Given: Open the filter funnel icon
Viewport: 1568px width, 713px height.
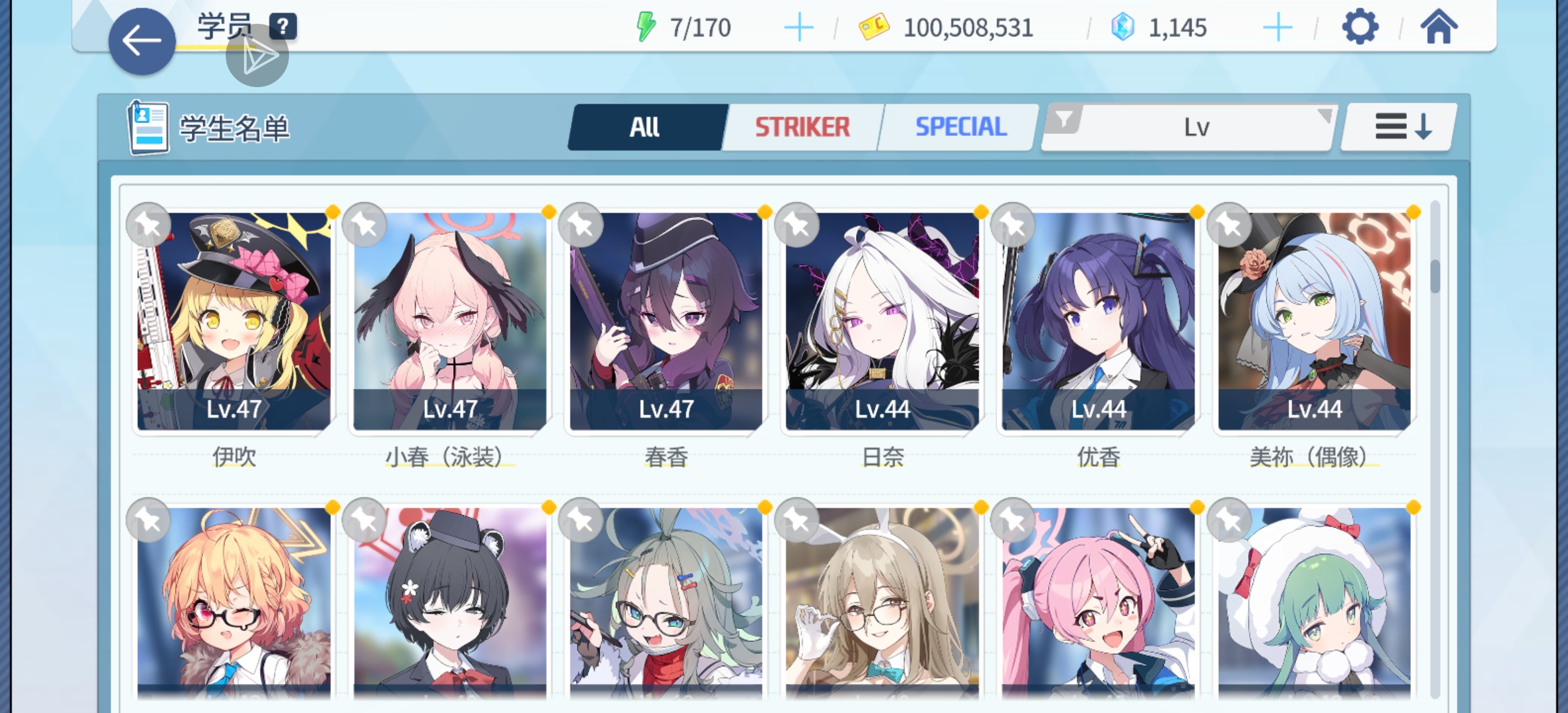Looking at the screenshot, I should click(x=1064, y=120).
